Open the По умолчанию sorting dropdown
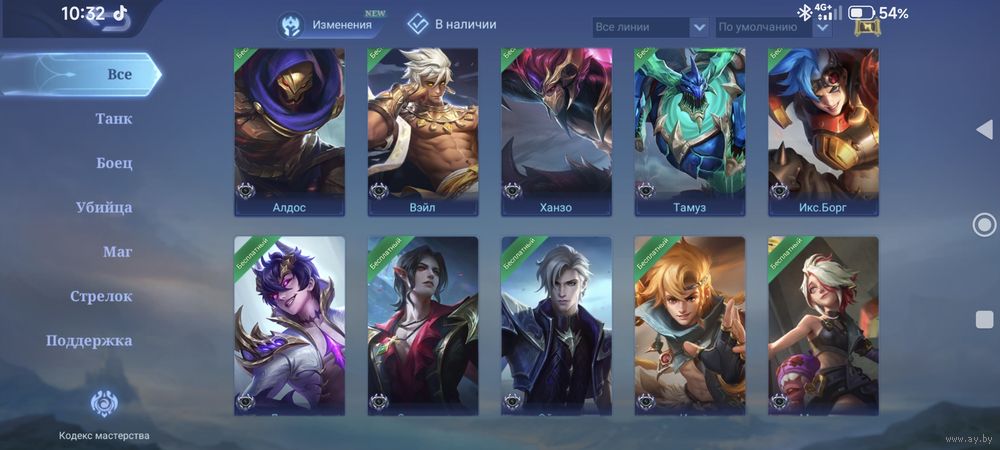 [x=773, y=27]
